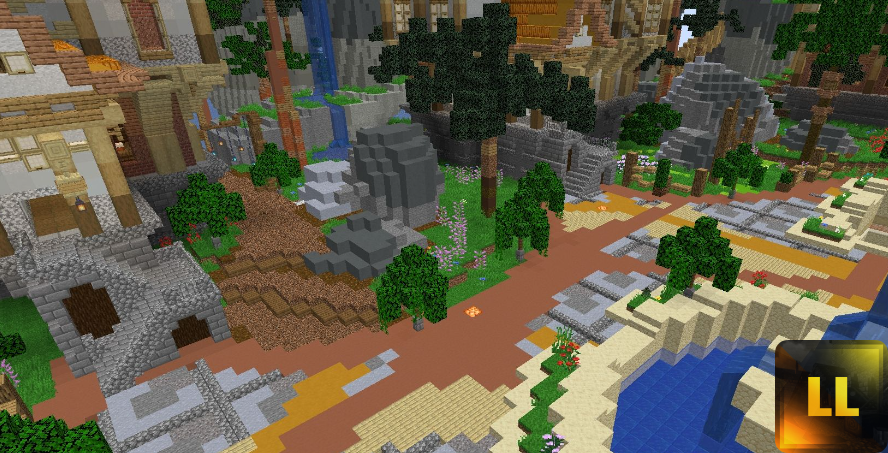Click the orange LL logo watermark
888x453 pixels.
(832, 396)
